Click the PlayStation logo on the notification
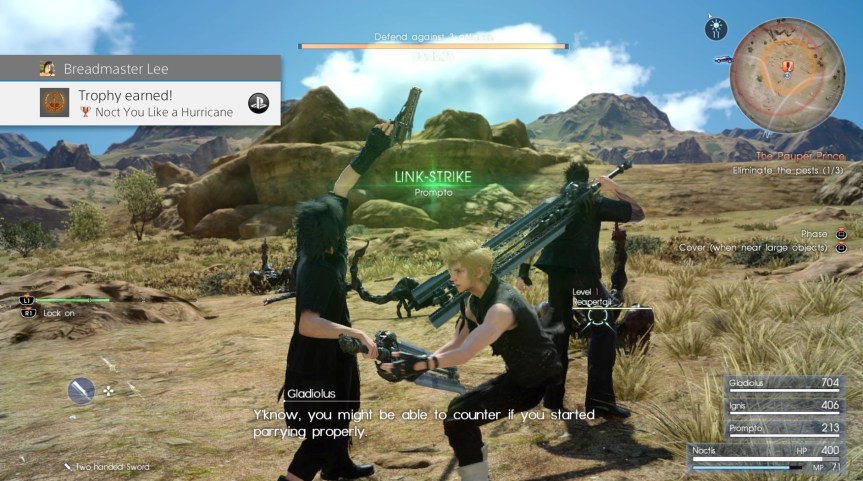 258,104
